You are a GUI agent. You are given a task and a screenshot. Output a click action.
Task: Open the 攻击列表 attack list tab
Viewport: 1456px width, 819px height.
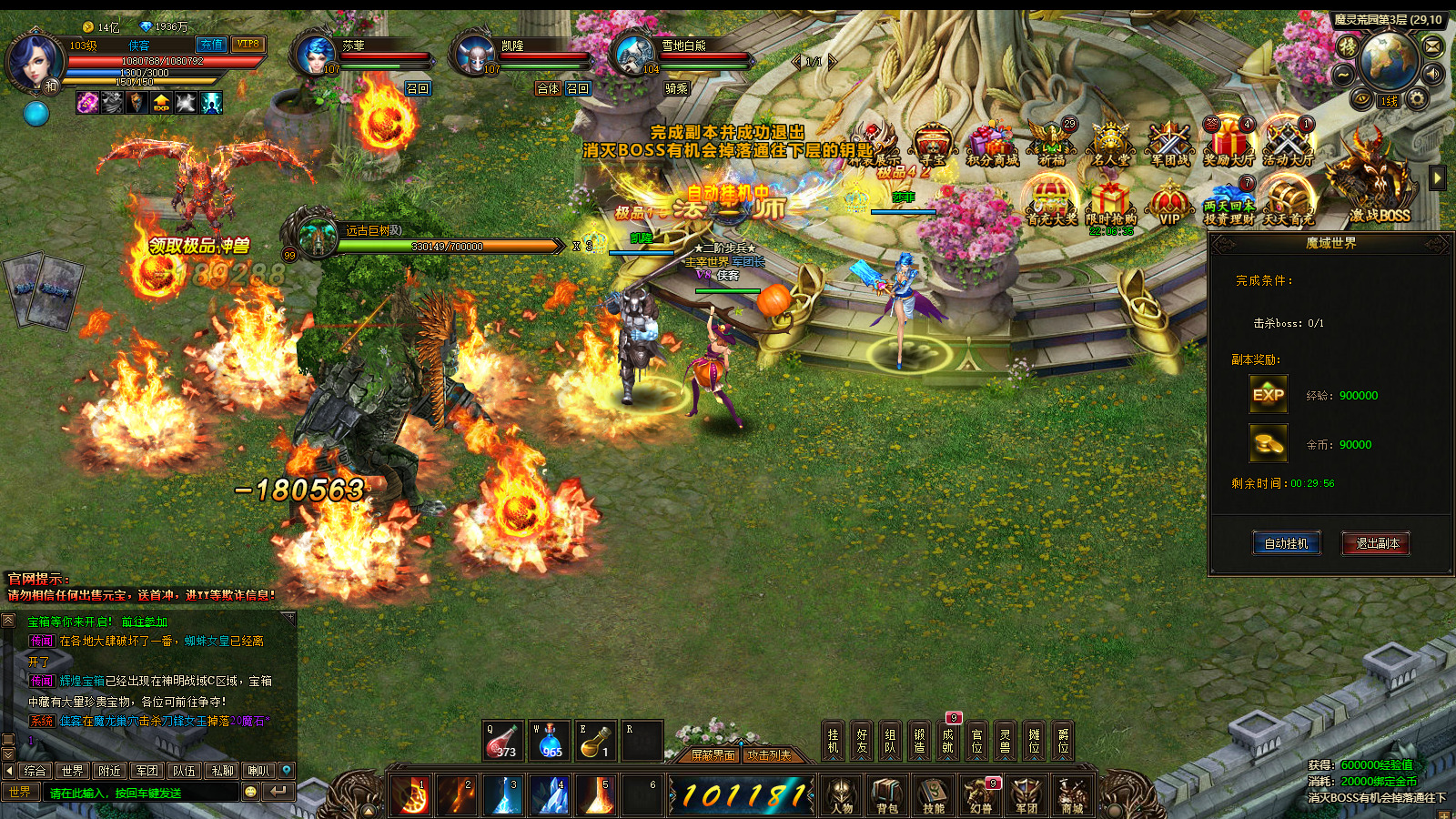tap(769, 755)
